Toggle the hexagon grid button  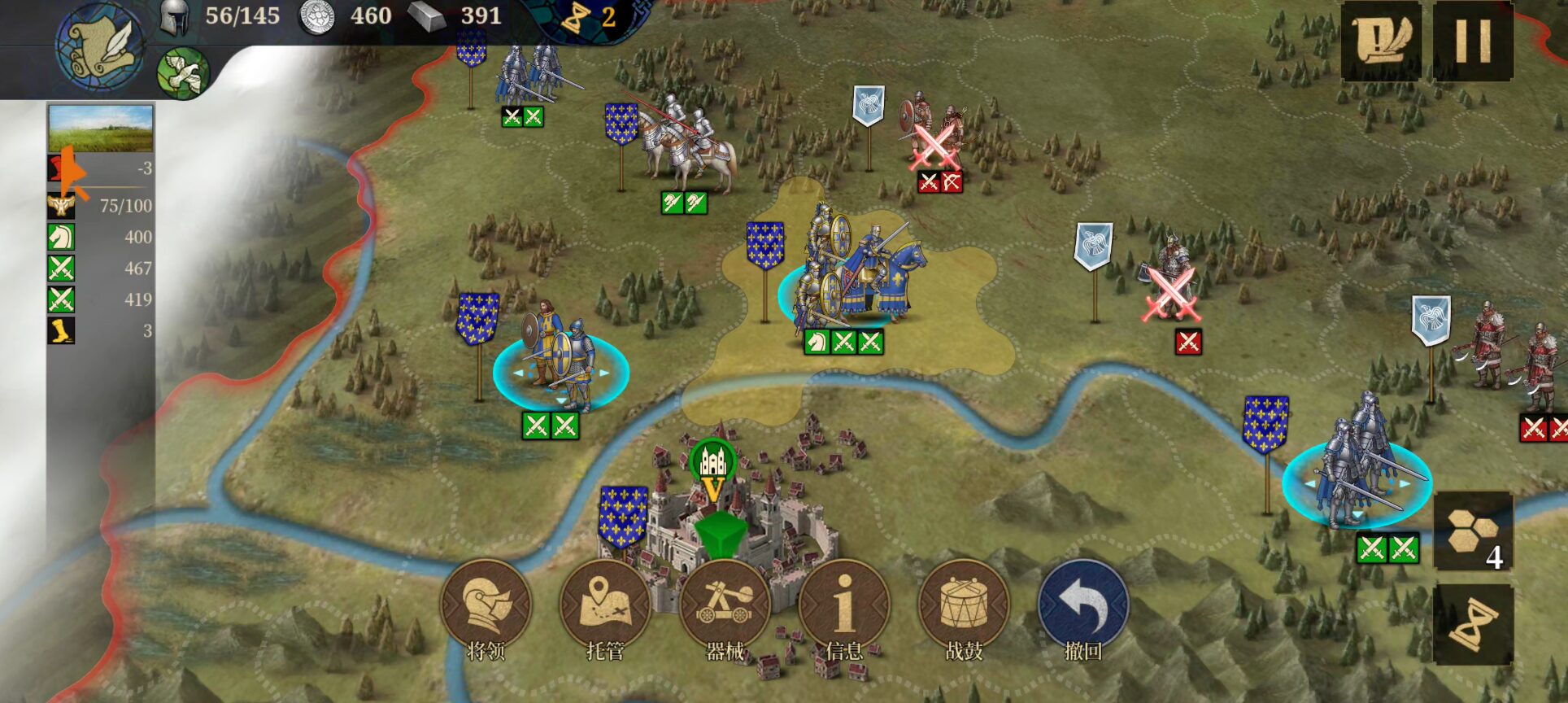click(1472, 531)
